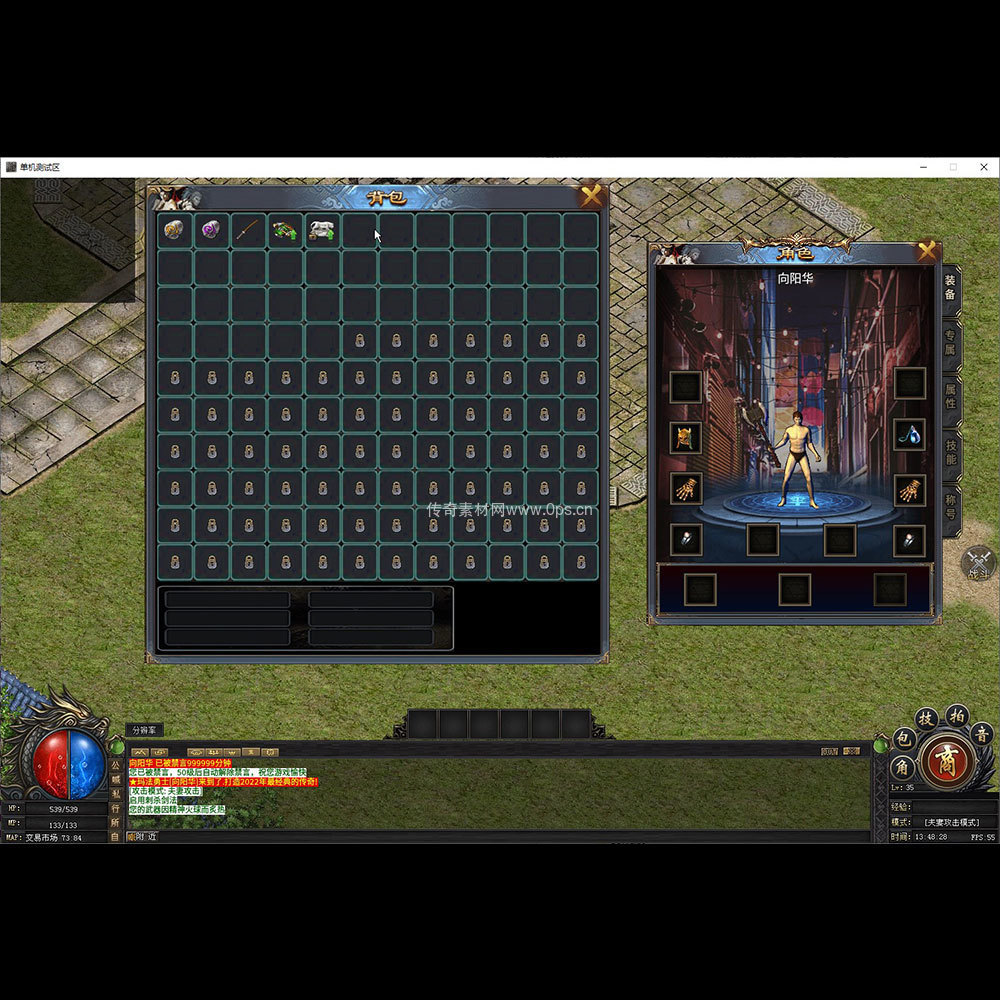Viewport: 1000px width, 1000px height.
Task: Open the 专属 exclusive tab
Action: coord(949,342)
